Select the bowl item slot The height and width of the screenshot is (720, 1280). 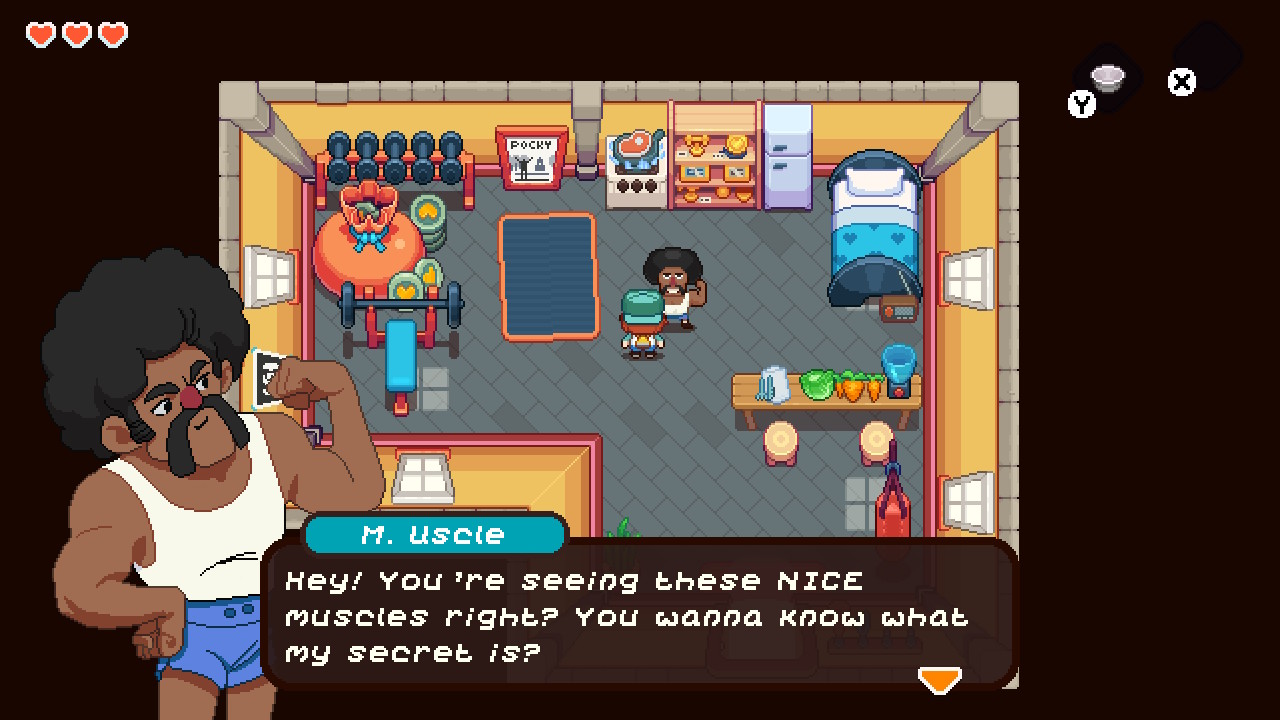click(x=1107, y=76)
